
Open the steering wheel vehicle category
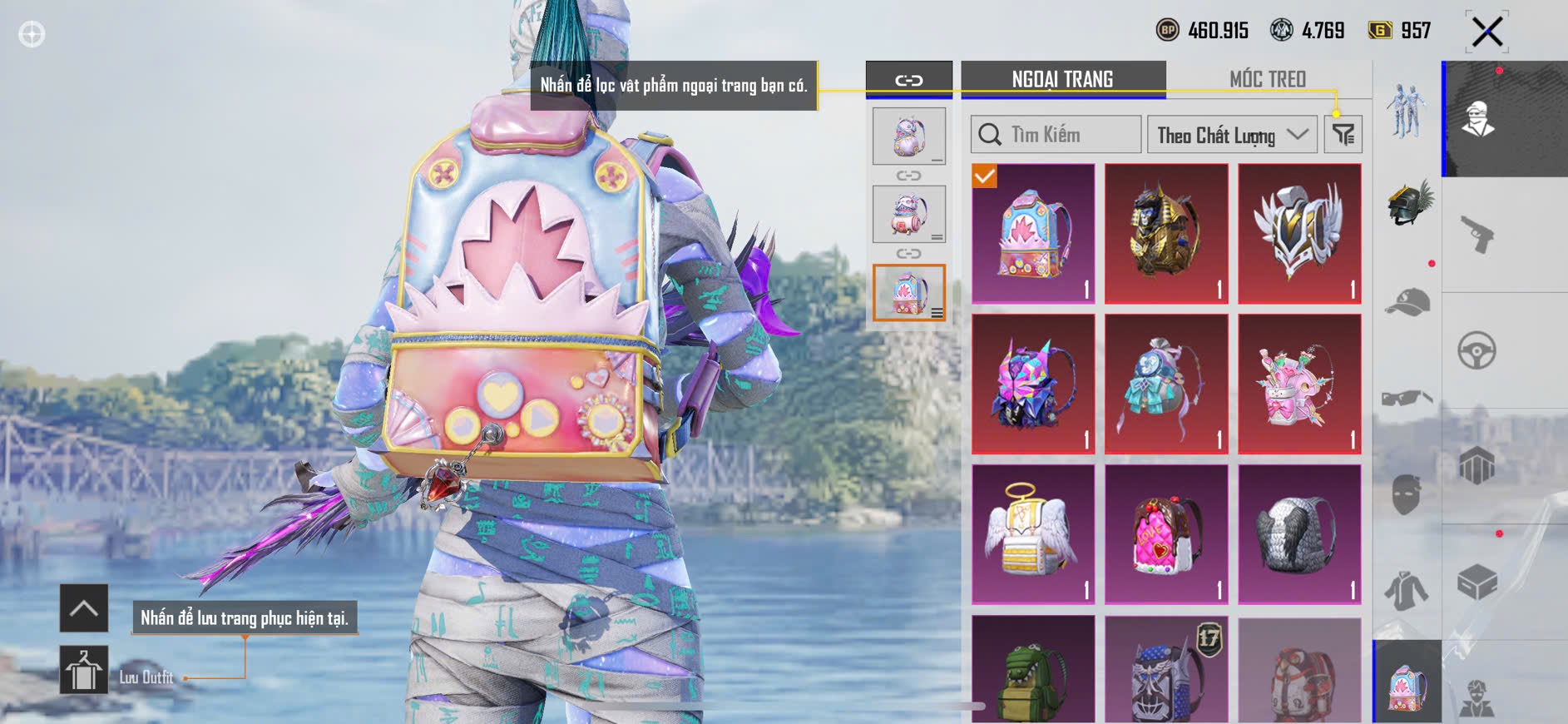(1477, 350)
